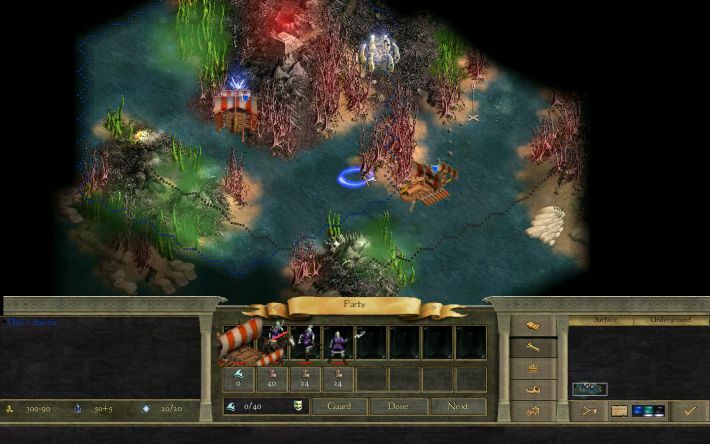Select the mounted hero unit portrait
Image resolution: width=710 pixels, height=444 pixels.
click(x=273, y=342)
